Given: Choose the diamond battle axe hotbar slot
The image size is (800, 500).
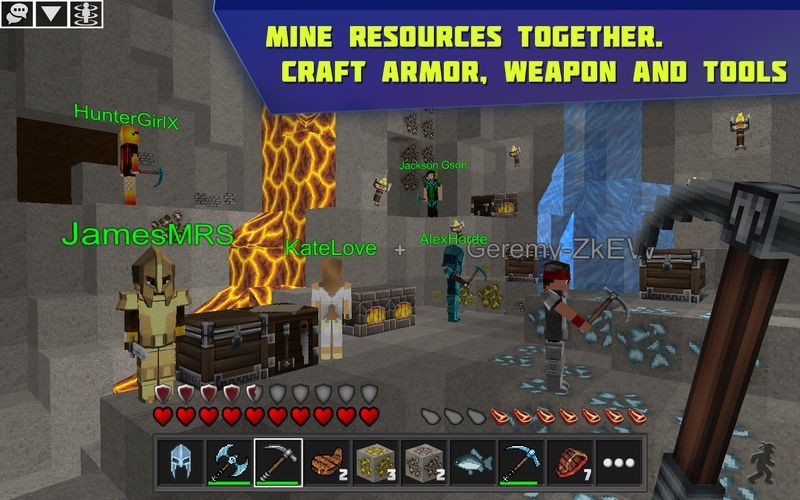Looking at the screenshot, I should pos(229,462).
